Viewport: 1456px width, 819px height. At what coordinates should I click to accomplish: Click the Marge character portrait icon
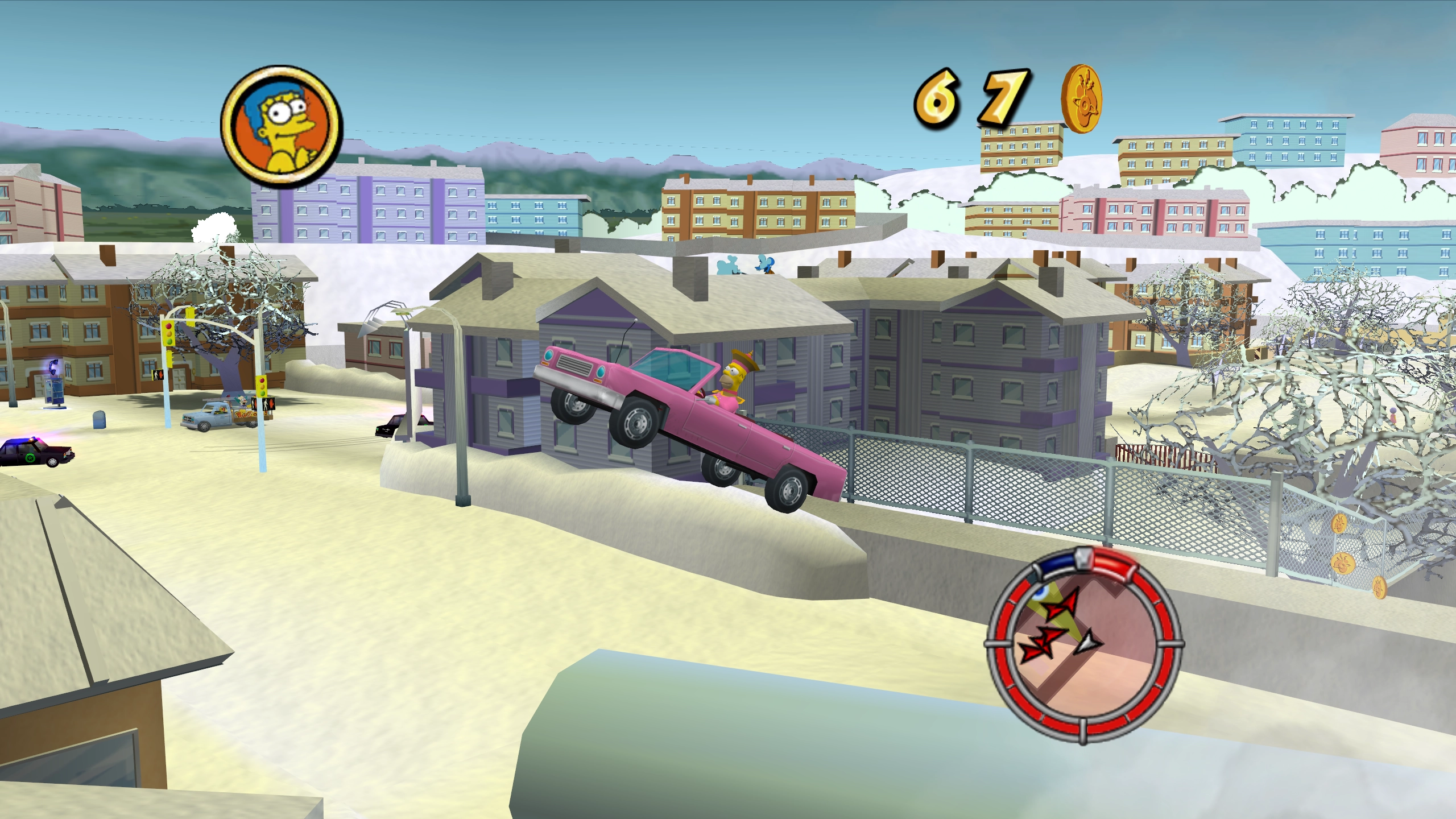click(282, 126)
